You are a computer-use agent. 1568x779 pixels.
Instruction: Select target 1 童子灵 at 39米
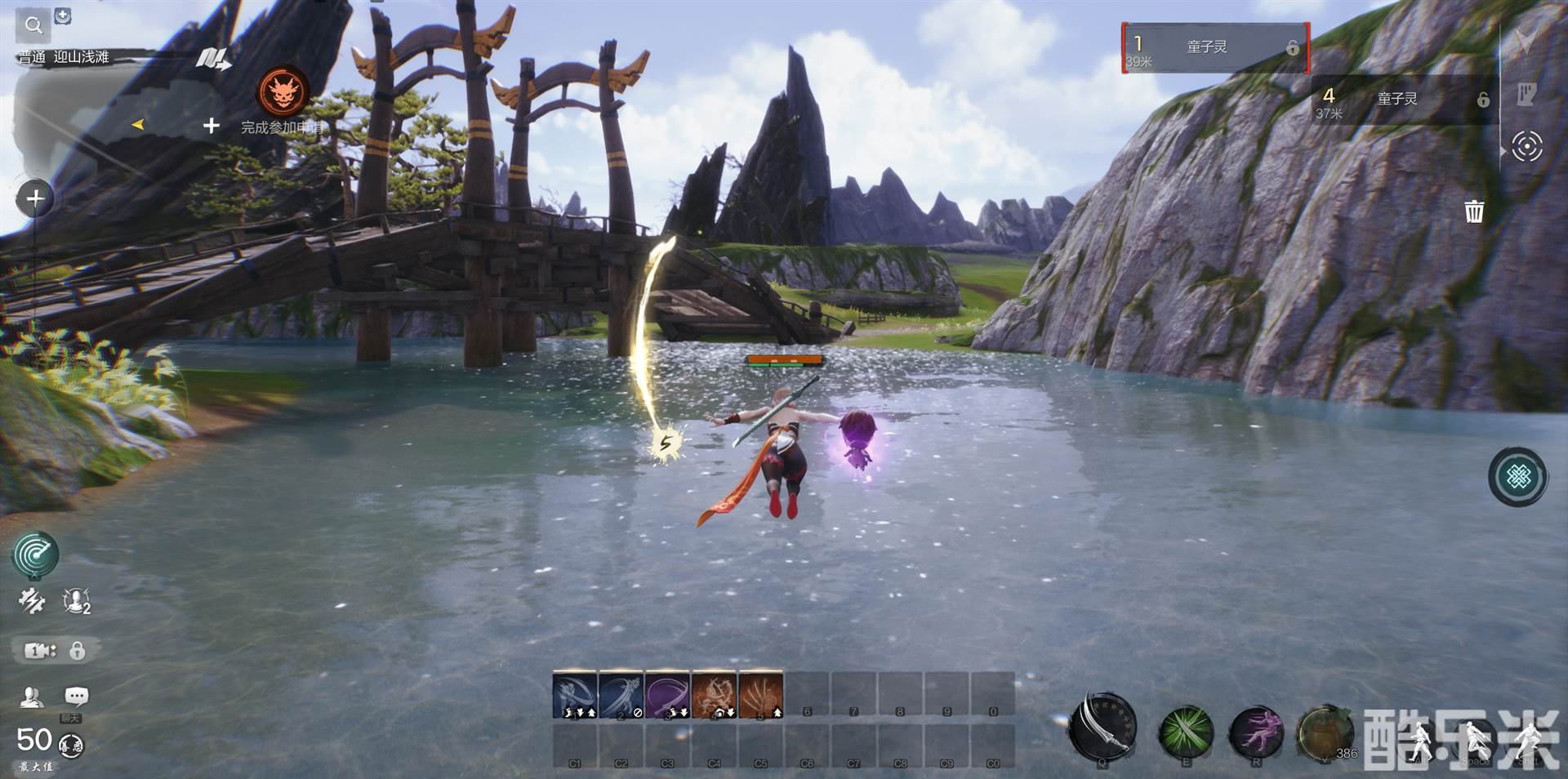[1215, 48]
